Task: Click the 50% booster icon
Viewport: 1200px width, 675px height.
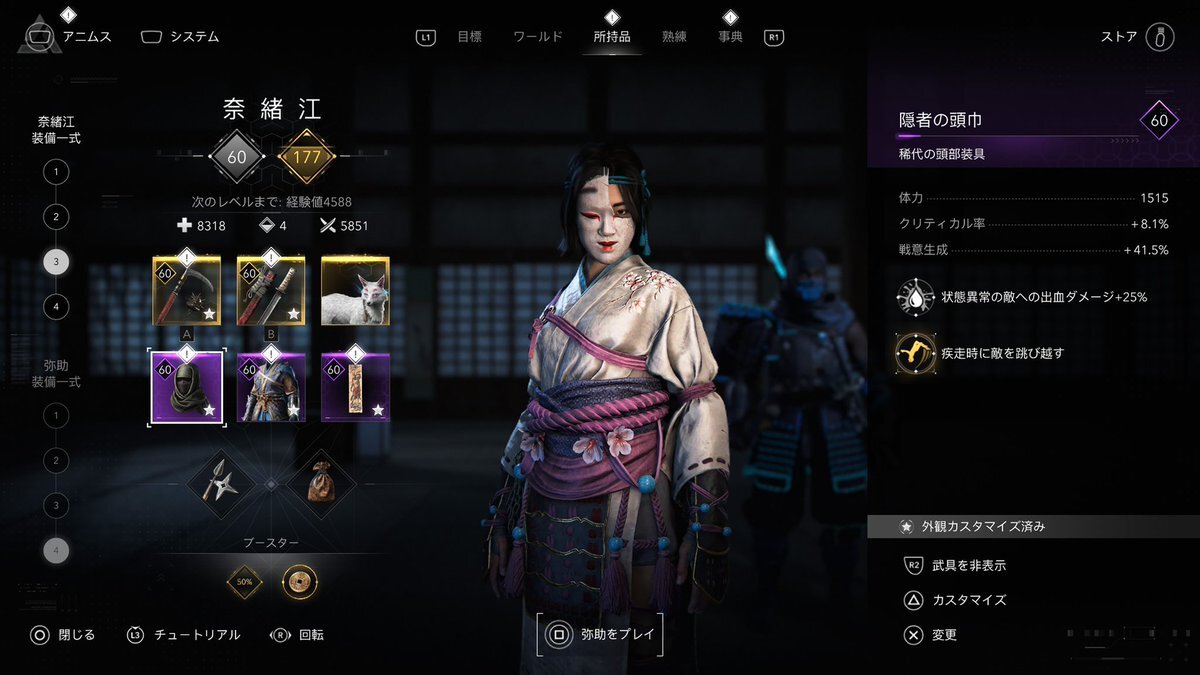Action: pos(244,581)
